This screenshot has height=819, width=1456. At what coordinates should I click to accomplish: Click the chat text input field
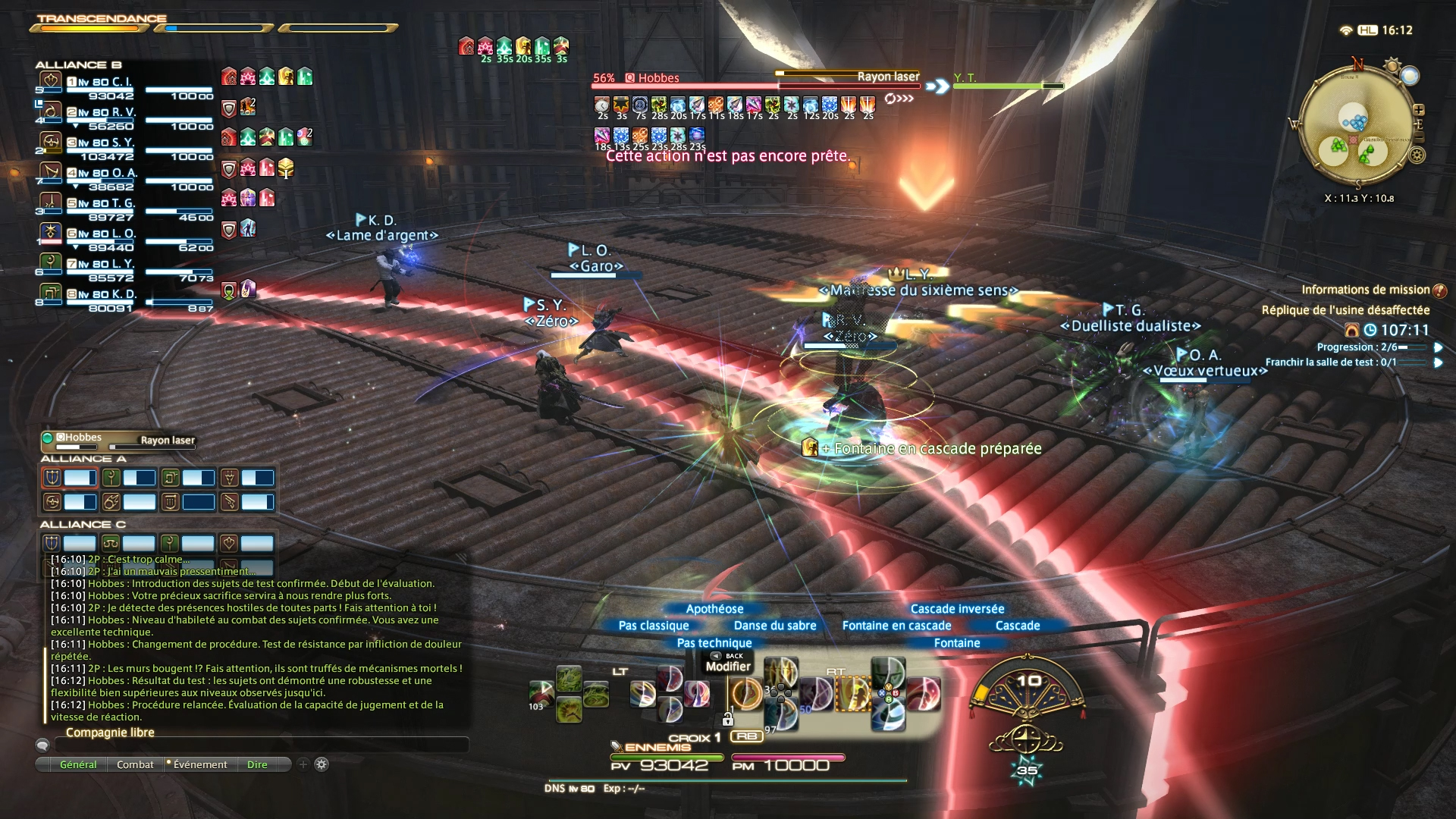pos(262,745)
